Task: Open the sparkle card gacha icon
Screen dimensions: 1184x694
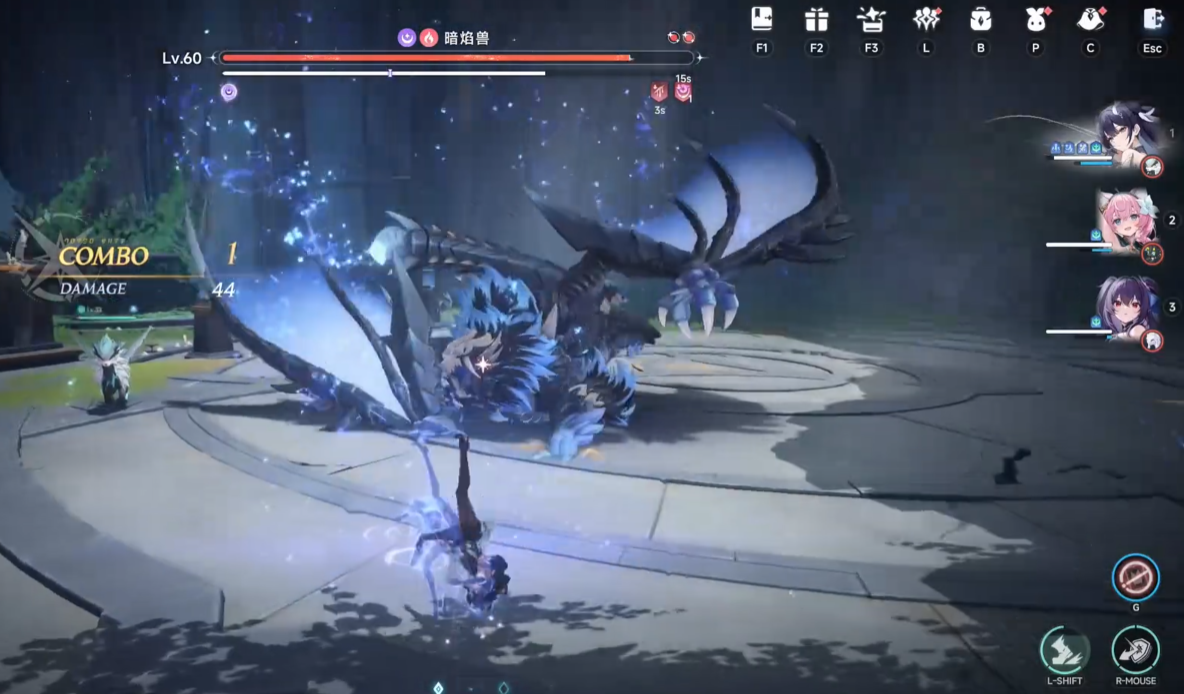Action: 871,20
